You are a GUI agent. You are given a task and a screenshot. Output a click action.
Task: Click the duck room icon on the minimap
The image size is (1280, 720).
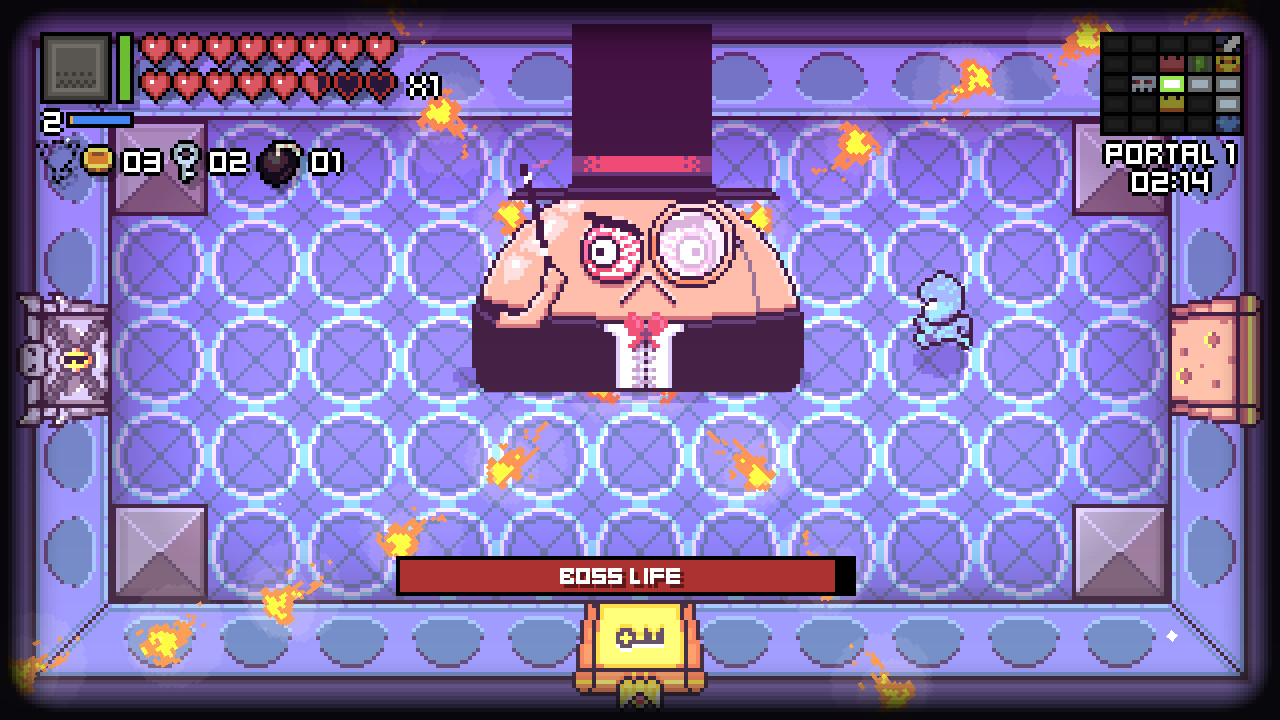(x=1227, y=64)
